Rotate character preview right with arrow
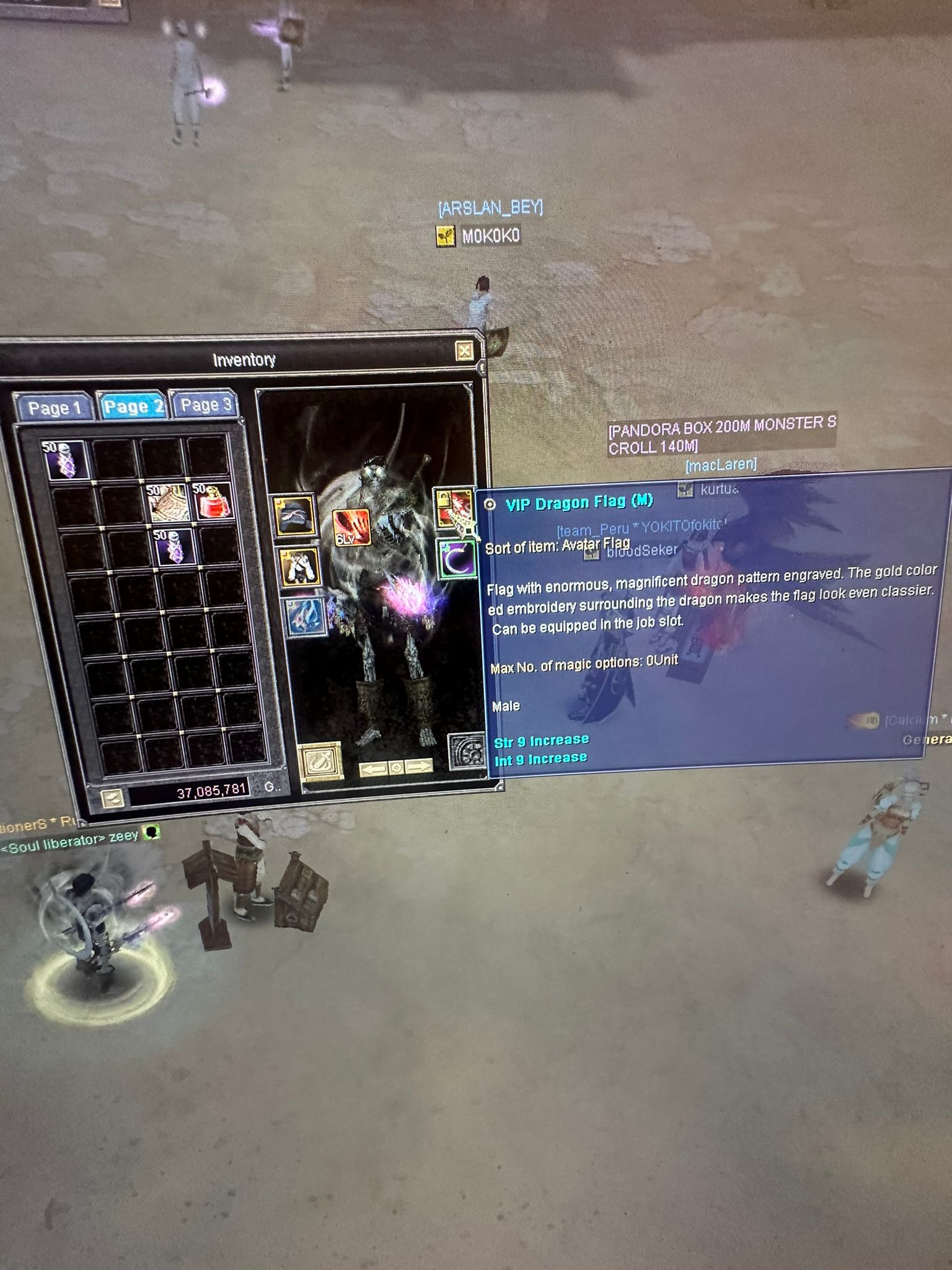Screen dimensions: 952x1270 (x=420, y=766)
